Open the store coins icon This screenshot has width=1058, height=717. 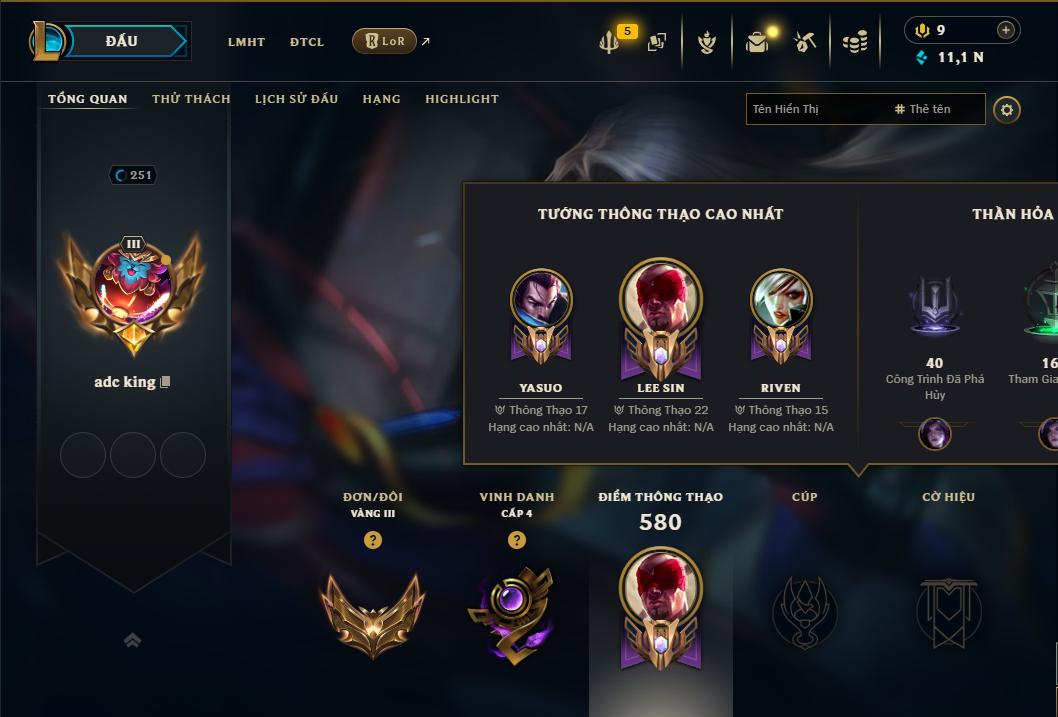click(854, 42)
